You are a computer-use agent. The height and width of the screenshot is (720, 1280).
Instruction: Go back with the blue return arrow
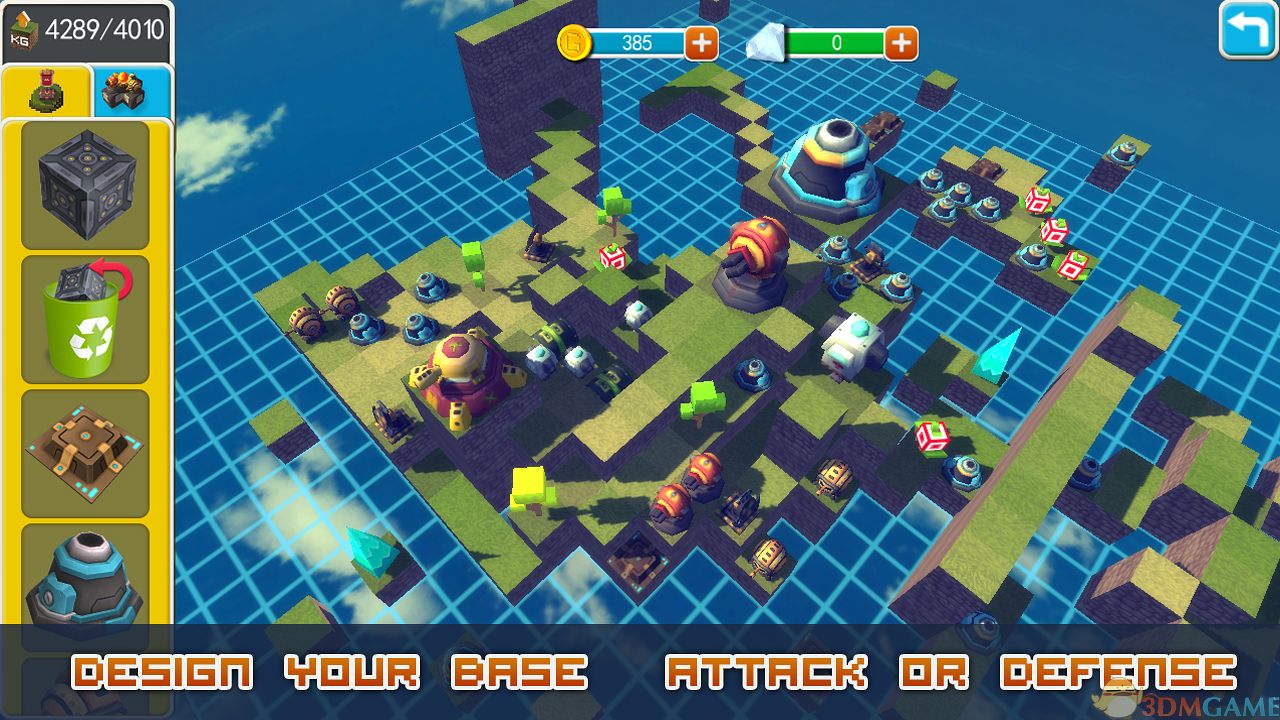point(1247,30)
